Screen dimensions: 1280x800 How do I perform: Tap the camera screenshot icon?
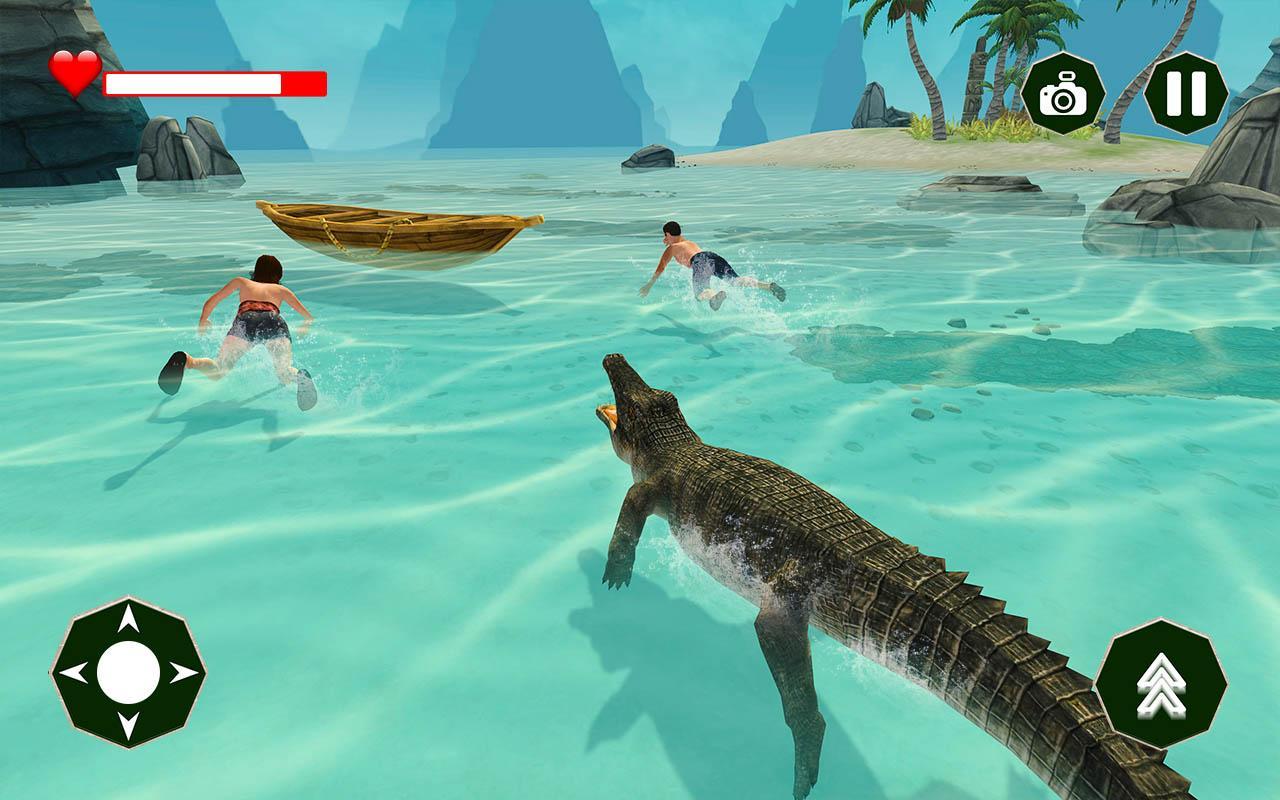(1063, 92)
